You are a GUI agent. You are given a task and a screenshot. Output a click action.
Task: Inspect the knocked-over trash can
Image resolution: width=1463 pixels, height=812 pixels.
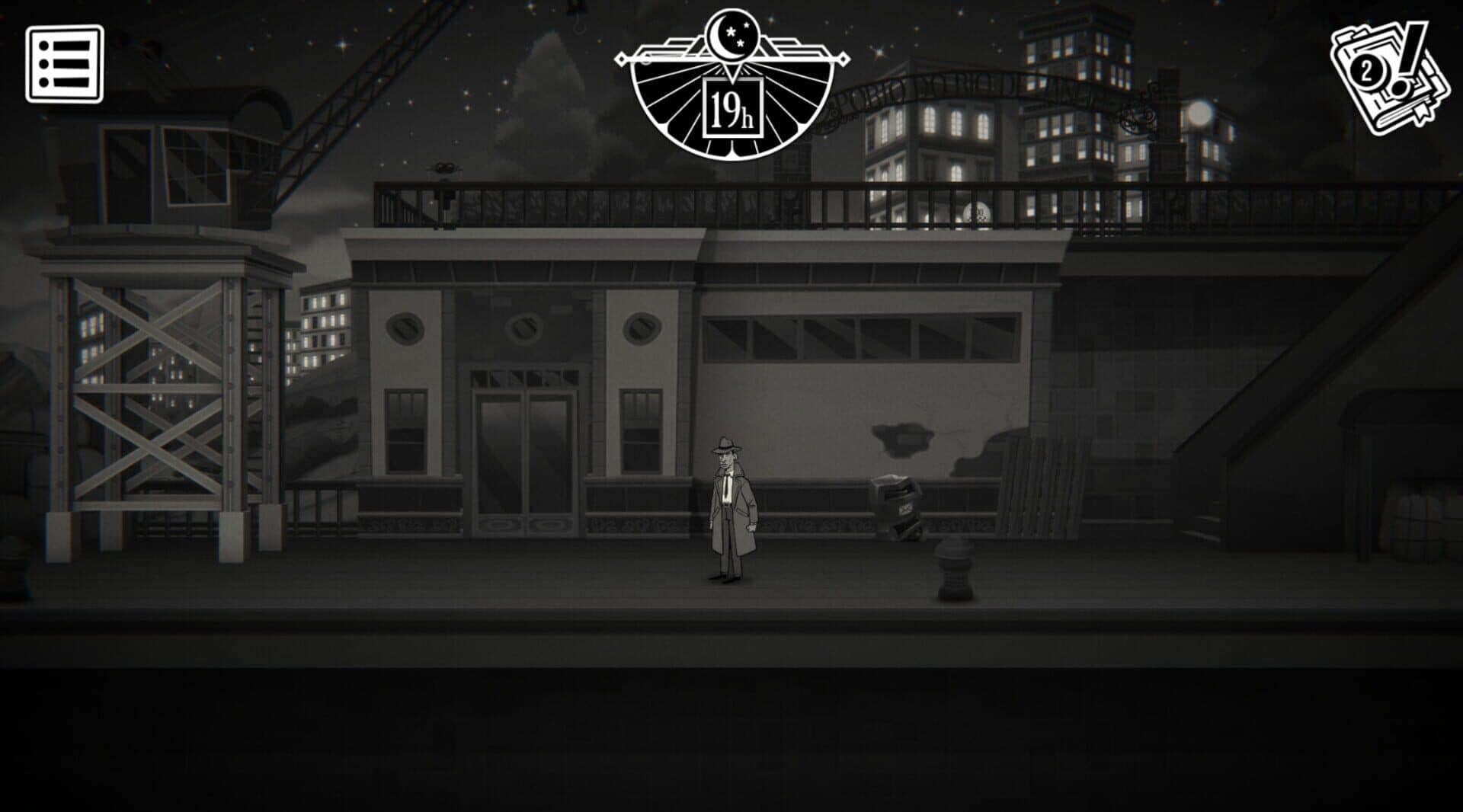click(899, 499)
